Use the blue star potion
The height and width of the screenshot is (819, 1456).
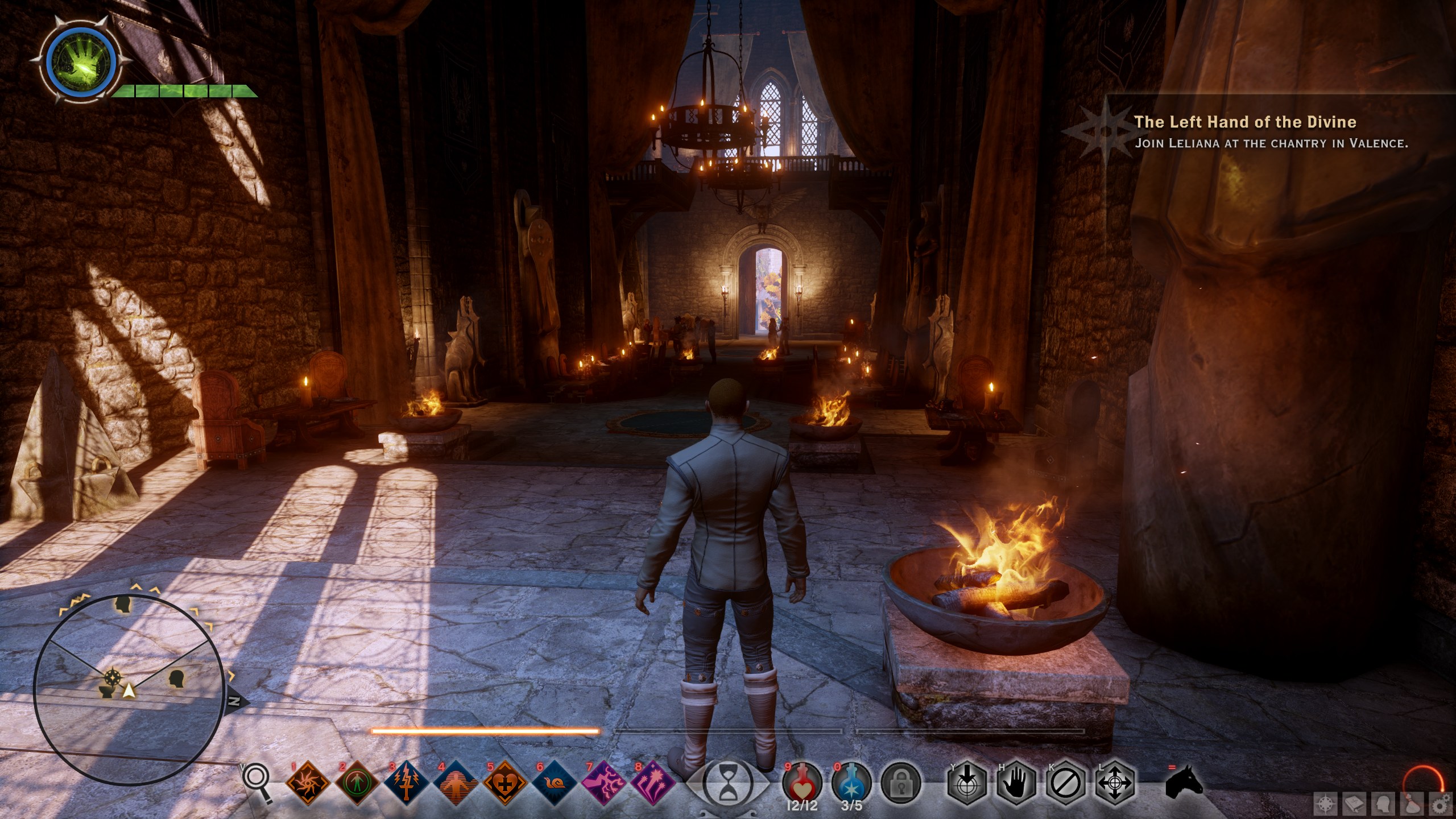(851, 783)
